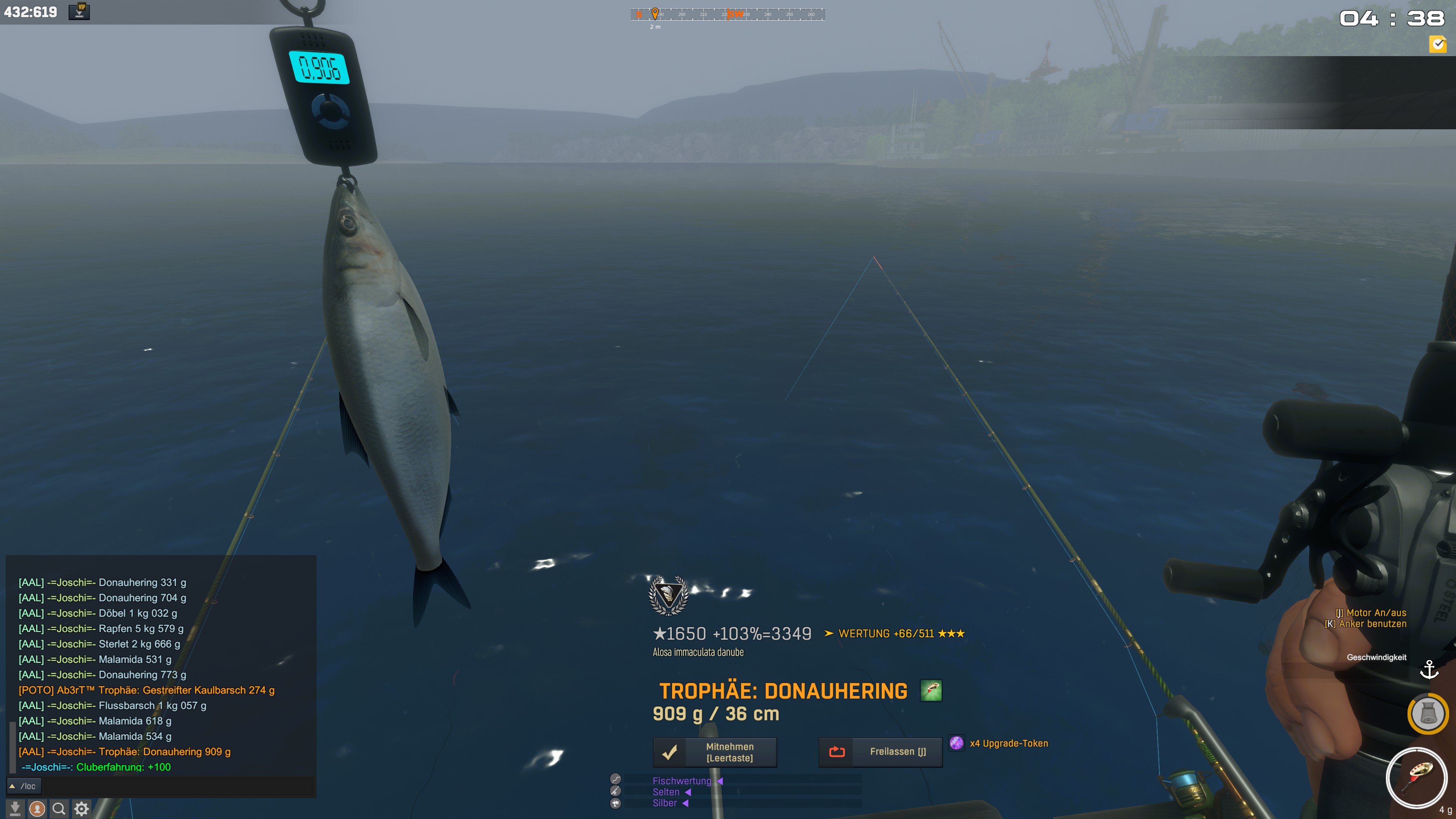Viewport: 1456px width, 819px height.
Task: Click the purple Upgrade-Token icon
Action: click(x=956, y=743)
